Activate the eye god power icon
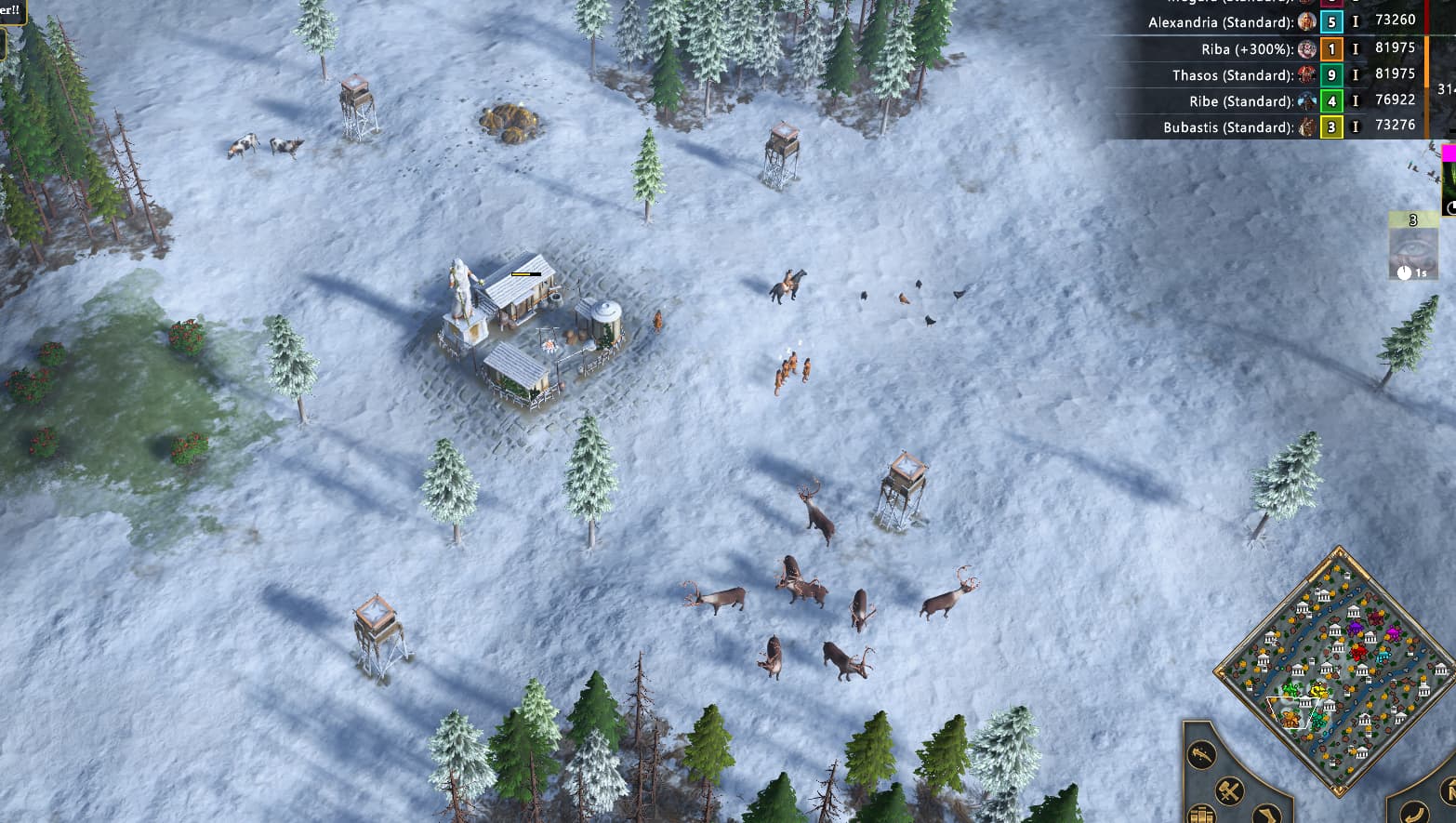This screenshot has width=1456, height=823. pyautogui.click(x=1412, y=248)
